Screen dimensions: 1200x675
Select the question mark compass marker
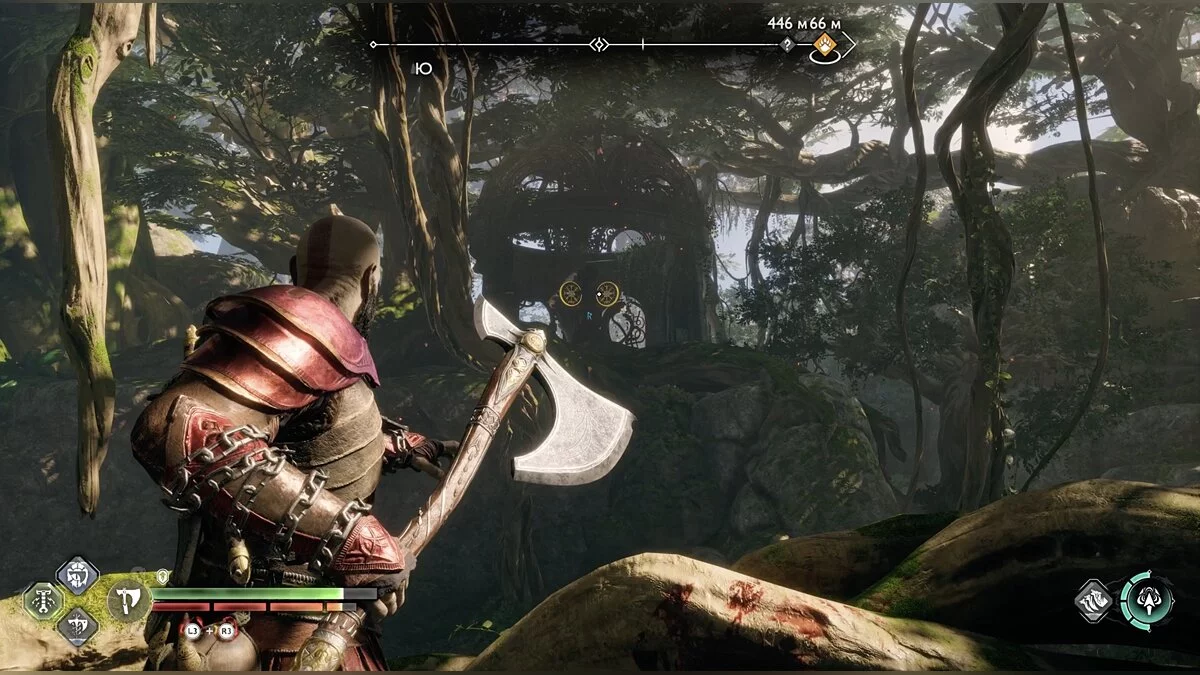coord(787,45)
